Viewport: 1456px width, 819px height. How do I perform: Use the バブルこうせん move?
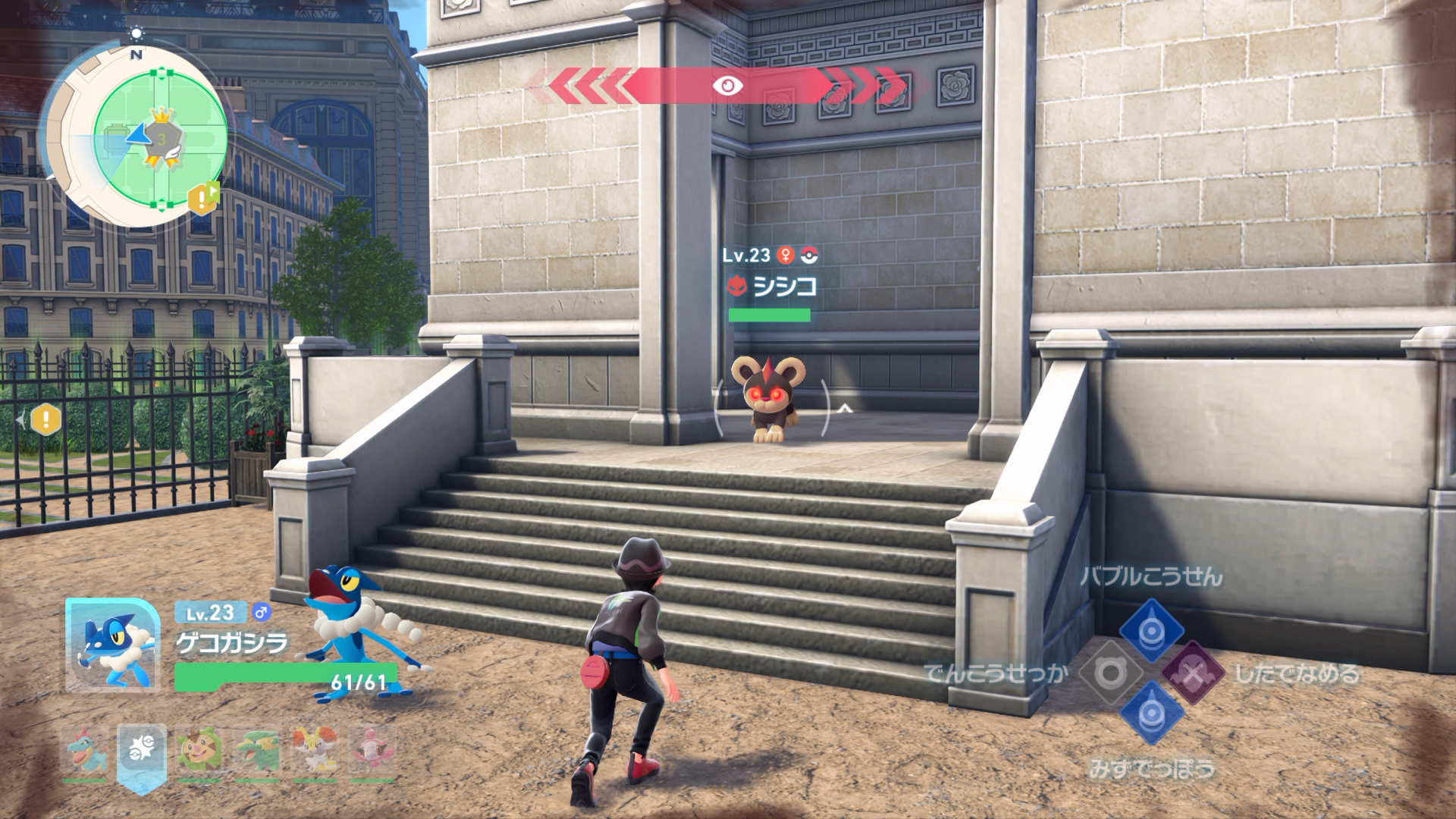pyautogui.click(x=1151, y=629)
